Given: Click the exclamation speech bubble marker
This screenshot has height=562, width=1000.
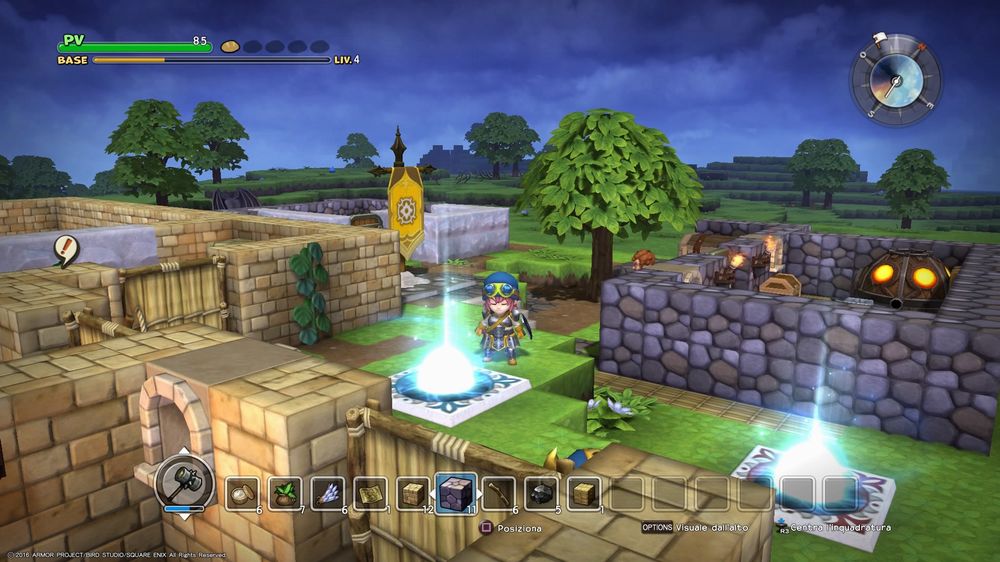Looking at the screenshot, I should coord(67,249).
